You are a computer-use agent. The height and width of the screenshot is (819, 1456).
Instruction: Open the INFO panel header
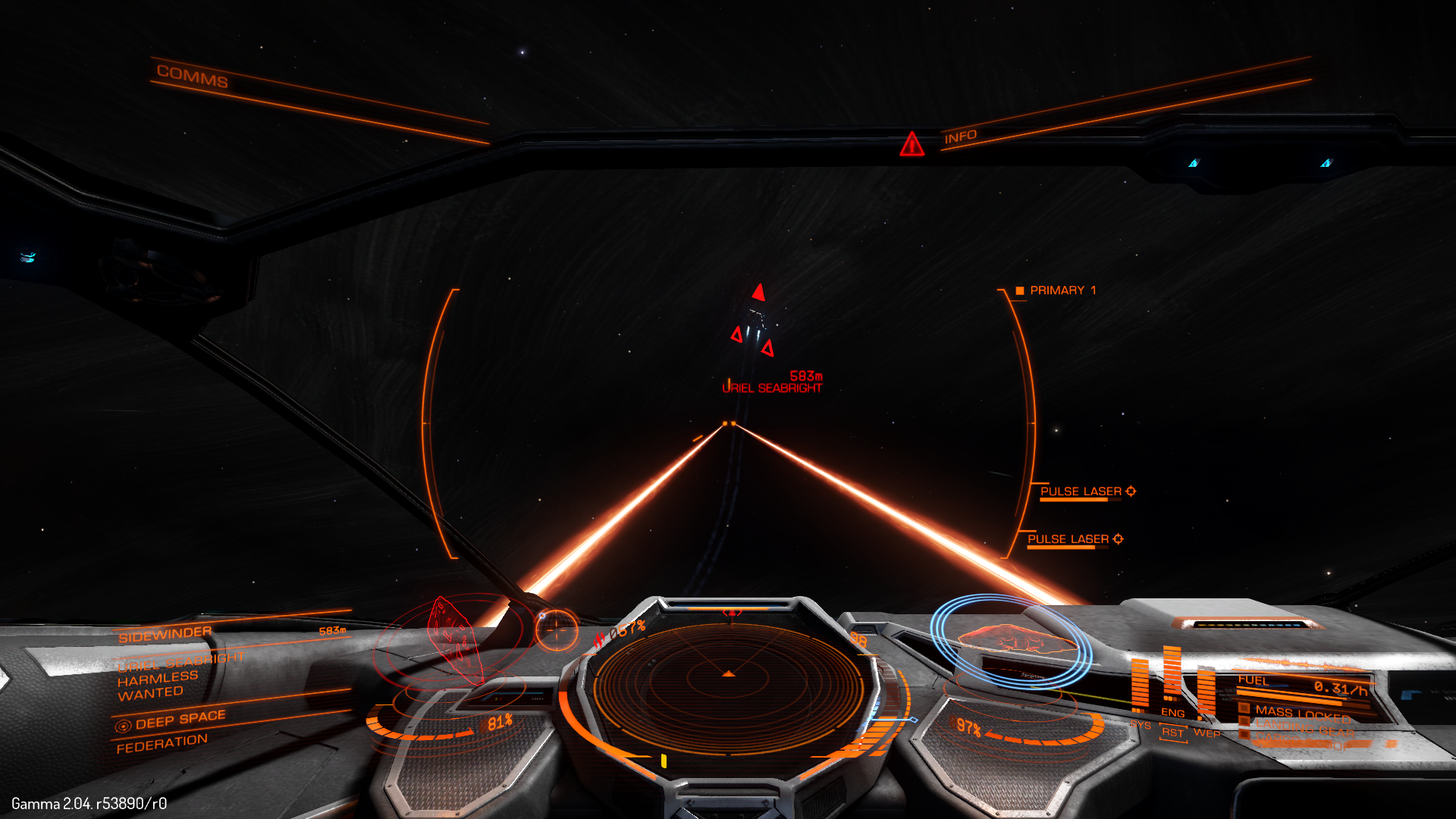coord(960,137)
